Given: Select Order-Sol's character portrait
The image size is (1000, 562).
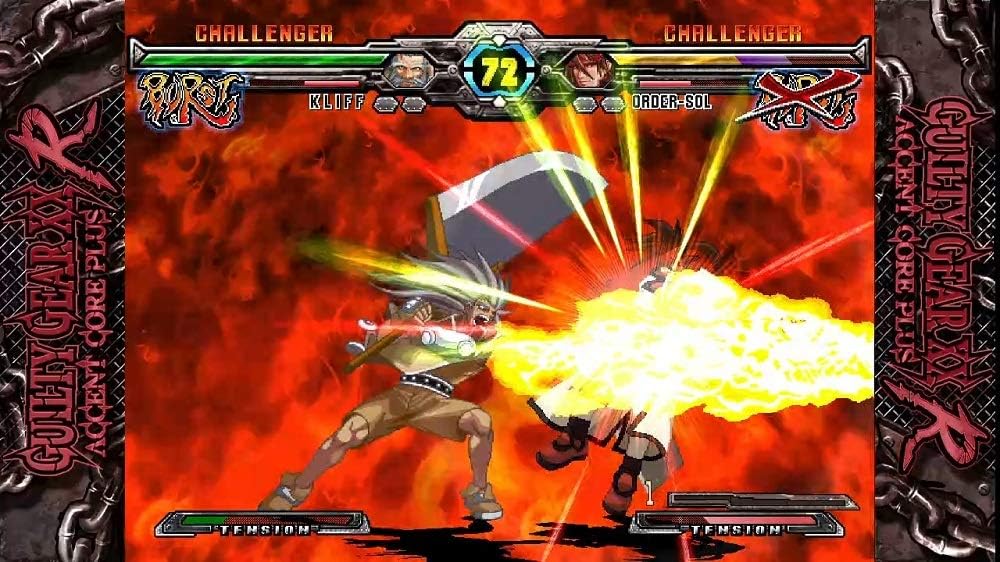Looking at the screenshot, I should 589,70.
